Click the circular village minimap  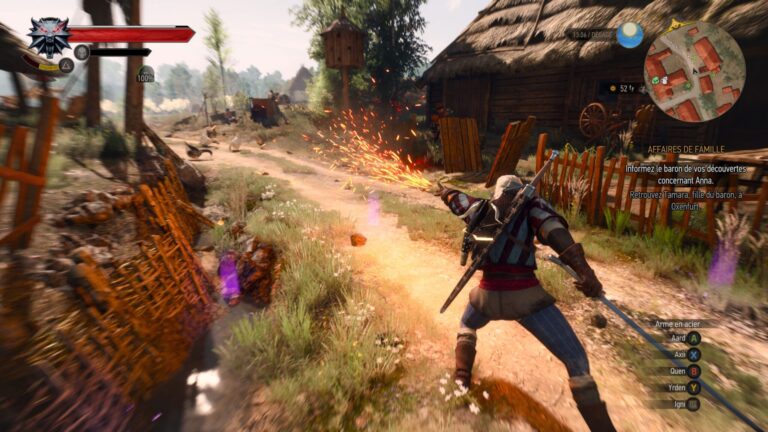(694, 71)
